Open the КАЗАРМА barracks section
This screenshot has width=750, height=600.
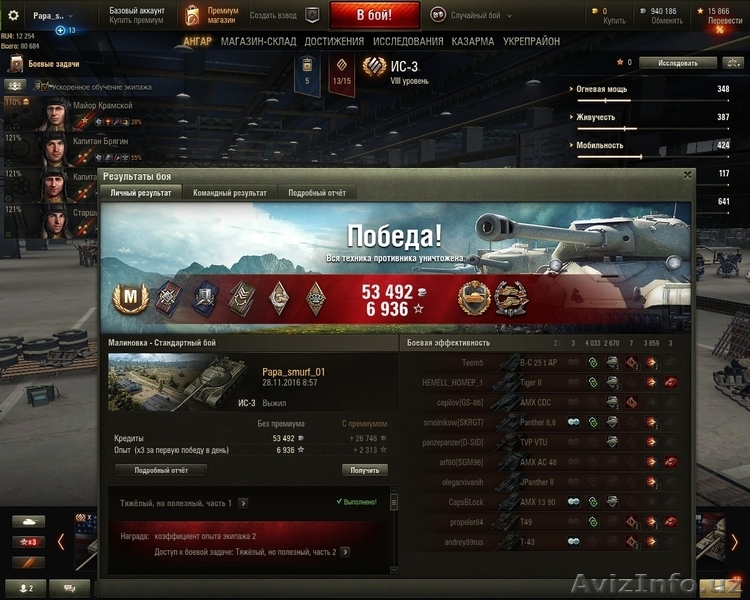[x=472, y=42]
